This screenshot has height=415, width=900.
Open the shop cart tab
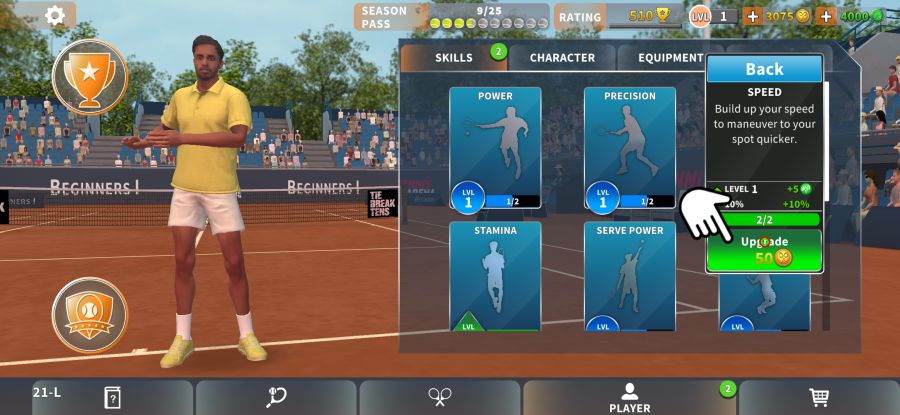pos(819,397)
